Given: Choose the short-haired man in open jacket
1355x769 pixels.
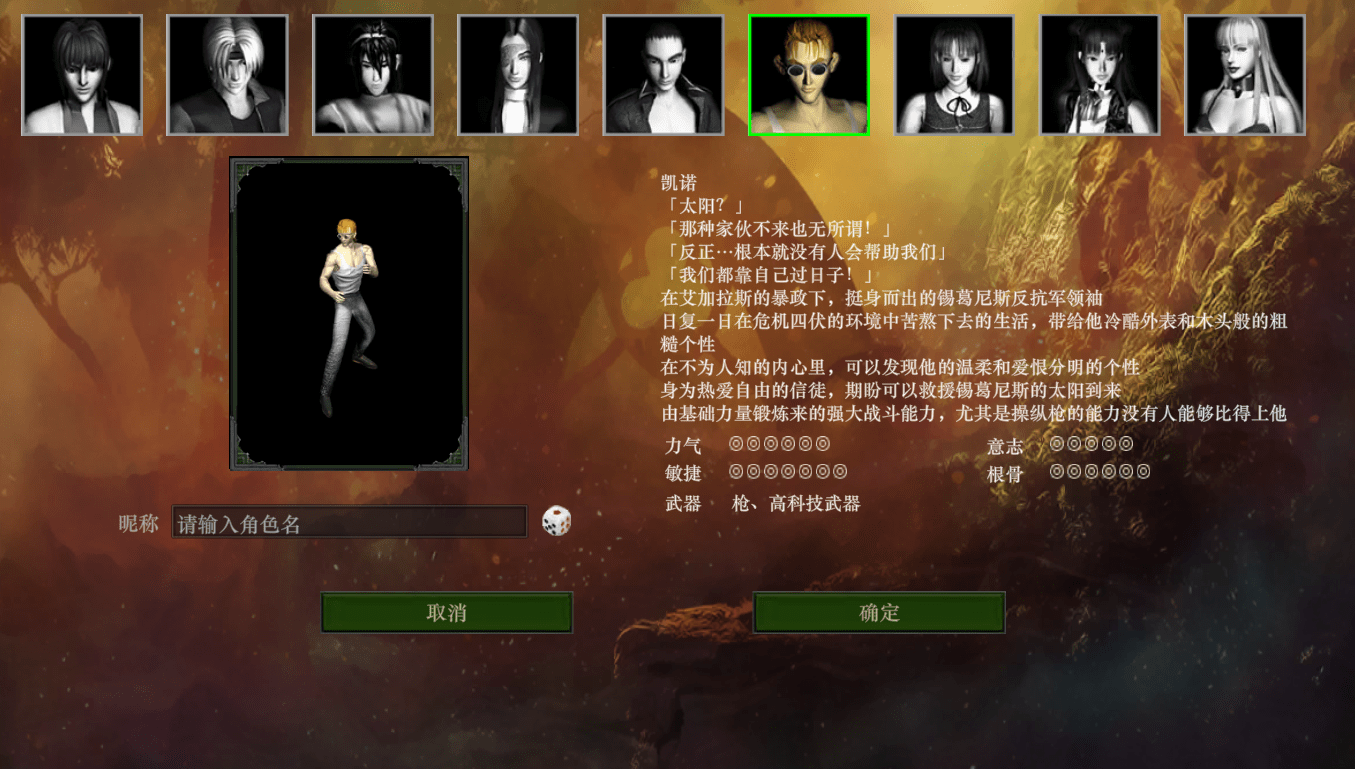Looking at the screenshot, I should pos(663,75).
